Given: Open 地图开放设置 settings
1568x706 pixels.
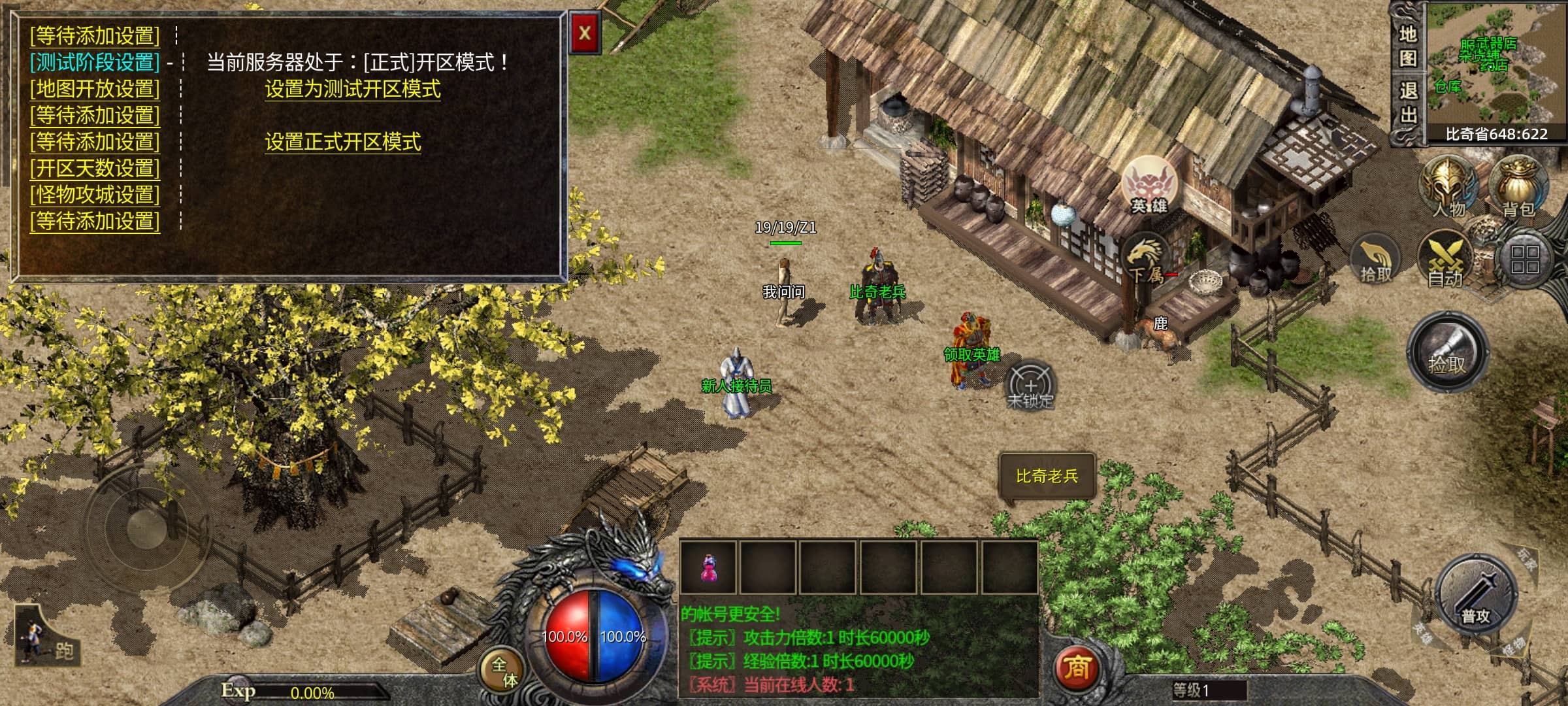Looking at the screenshot, I should (x=95, y=88).
